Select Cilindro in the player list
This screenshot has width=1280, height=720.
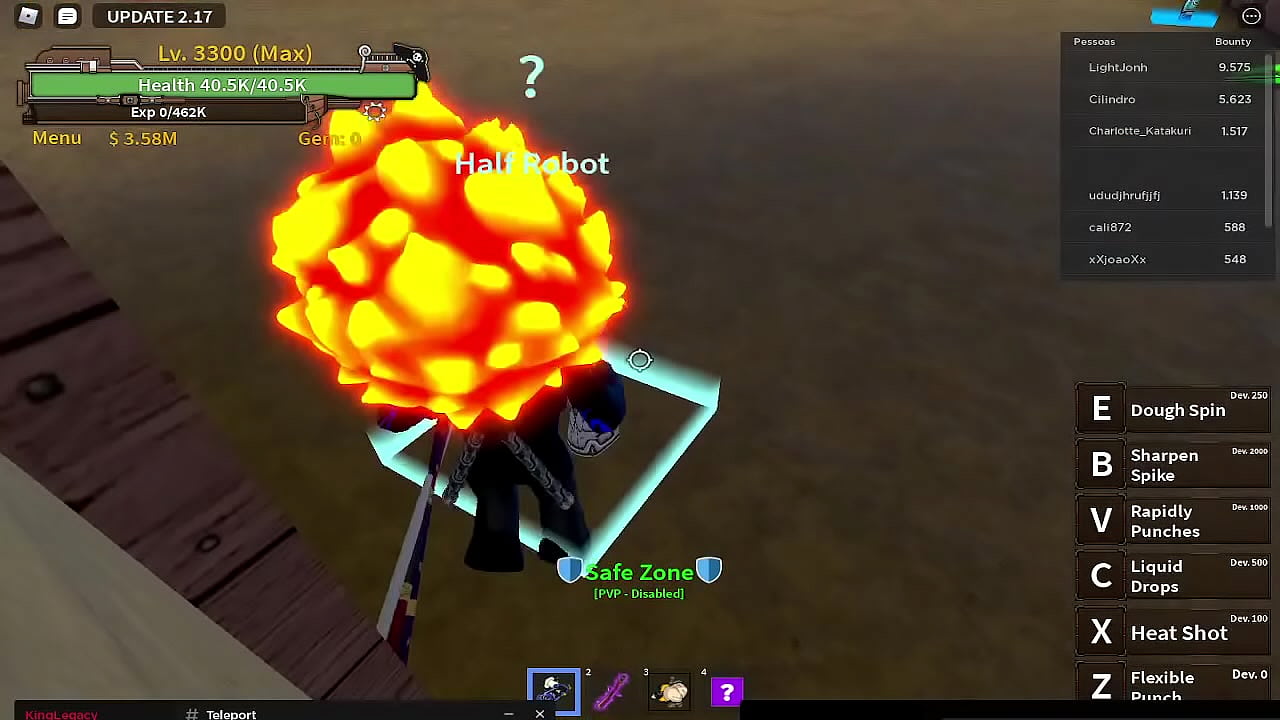[x=1112, y=99]
